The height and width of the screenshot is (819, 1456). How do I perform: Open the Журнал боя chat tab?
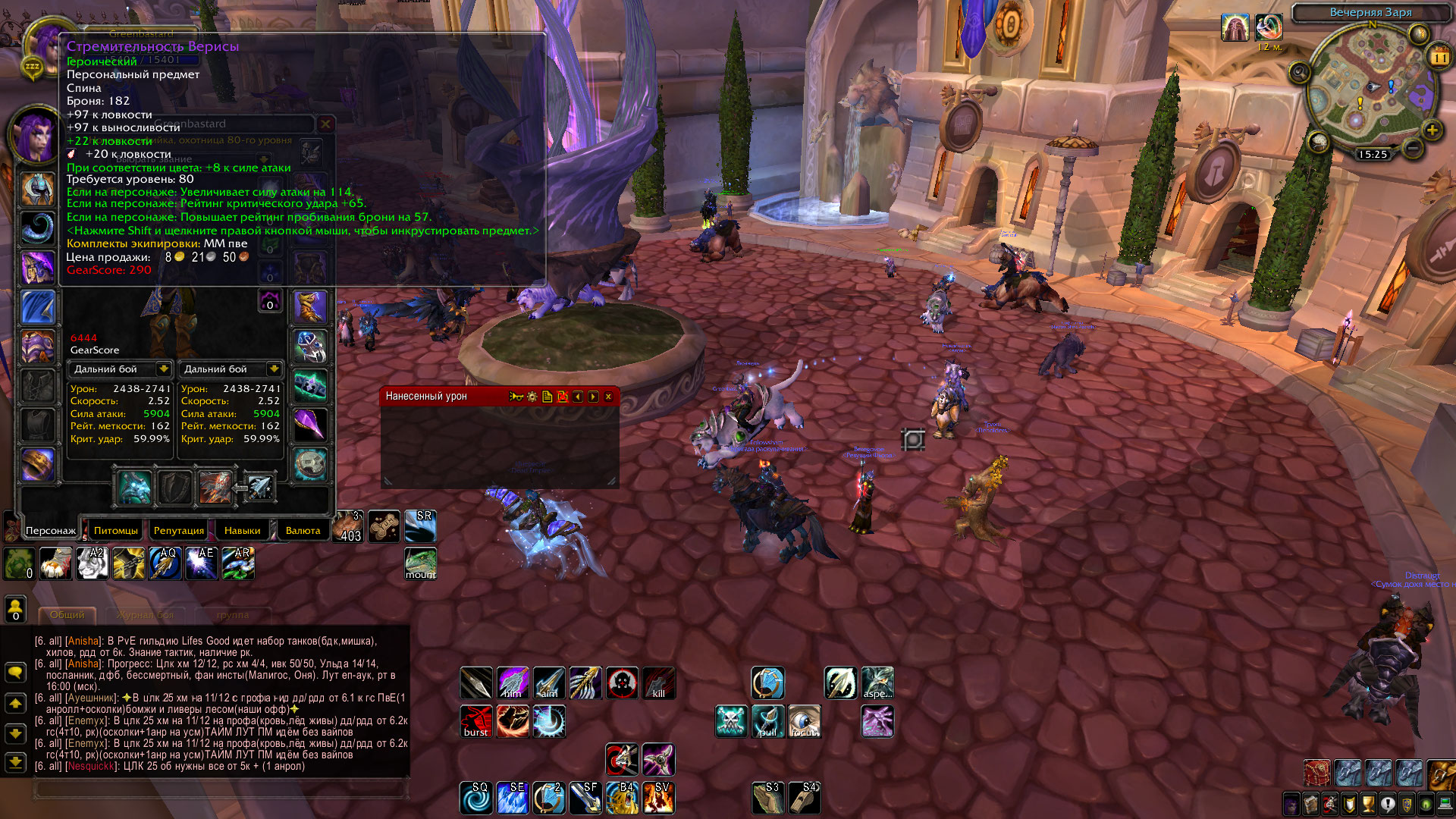(145, 614)
